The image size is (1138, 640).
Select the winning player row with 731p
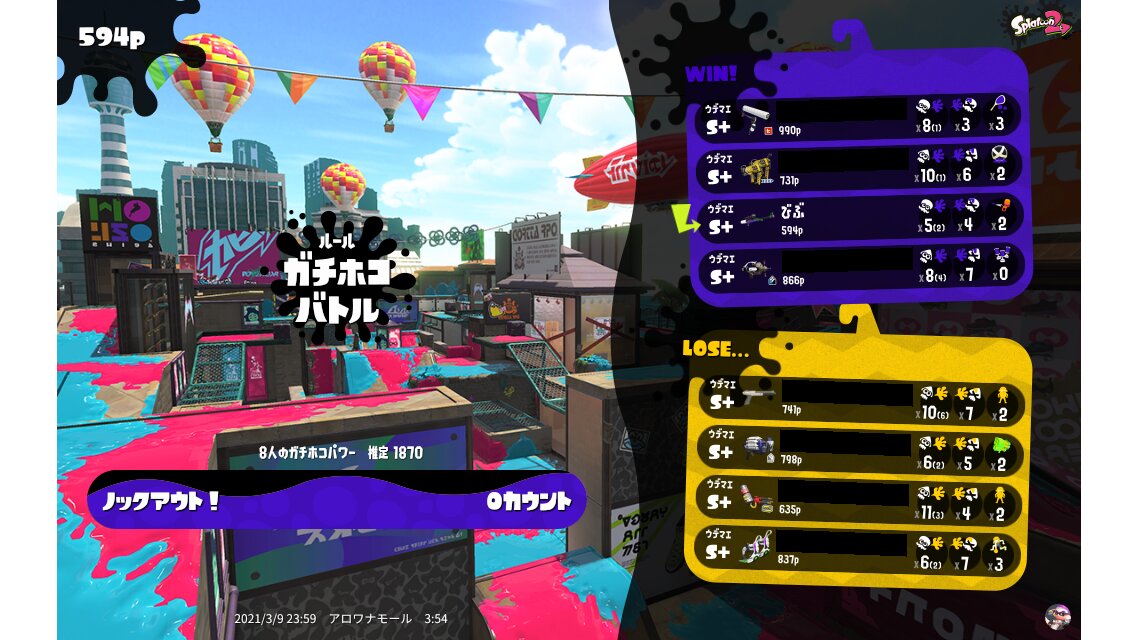click(860, 166)
